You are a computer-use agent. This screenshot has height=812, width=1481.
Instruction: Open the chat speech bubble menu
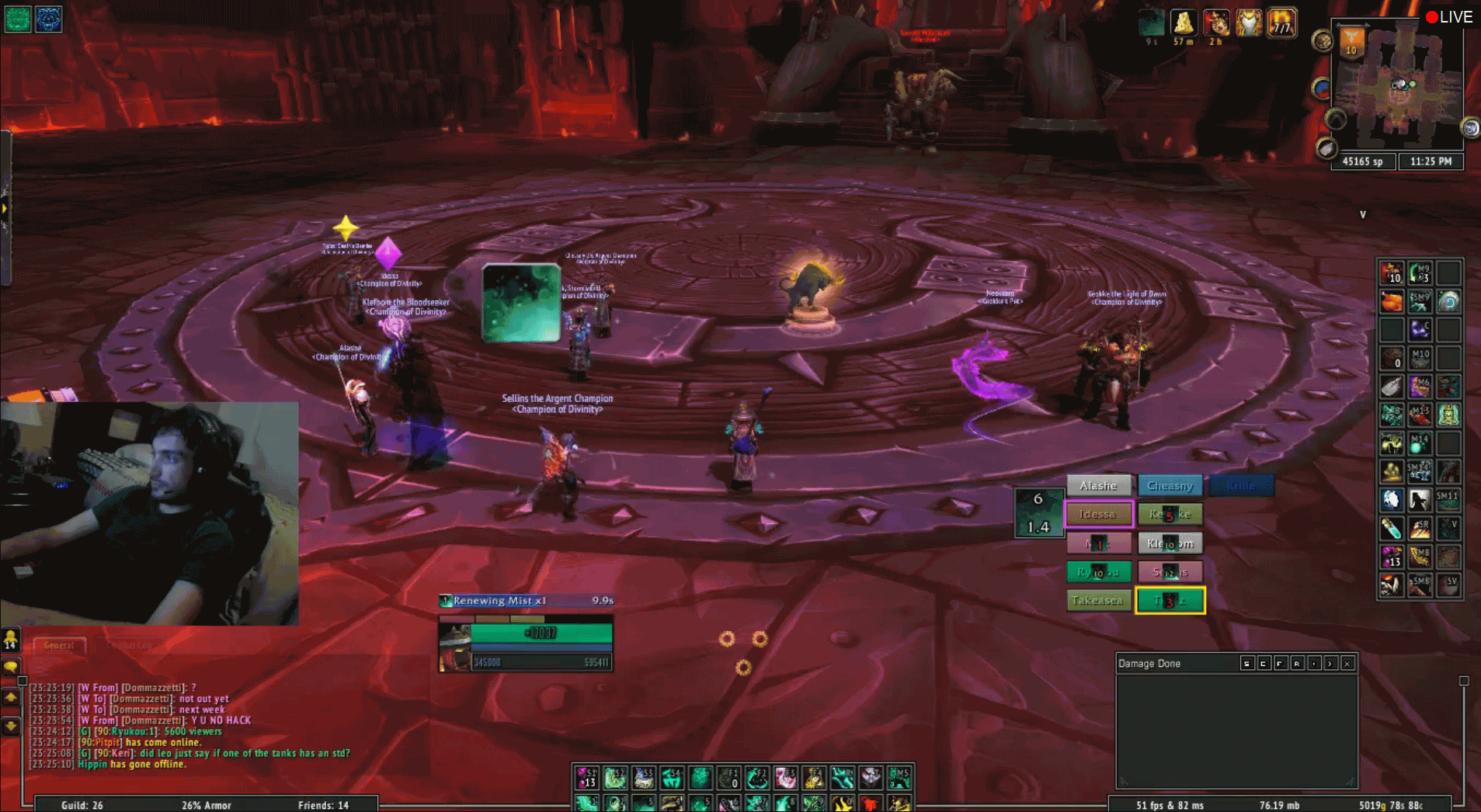click(x=11, y=667)
